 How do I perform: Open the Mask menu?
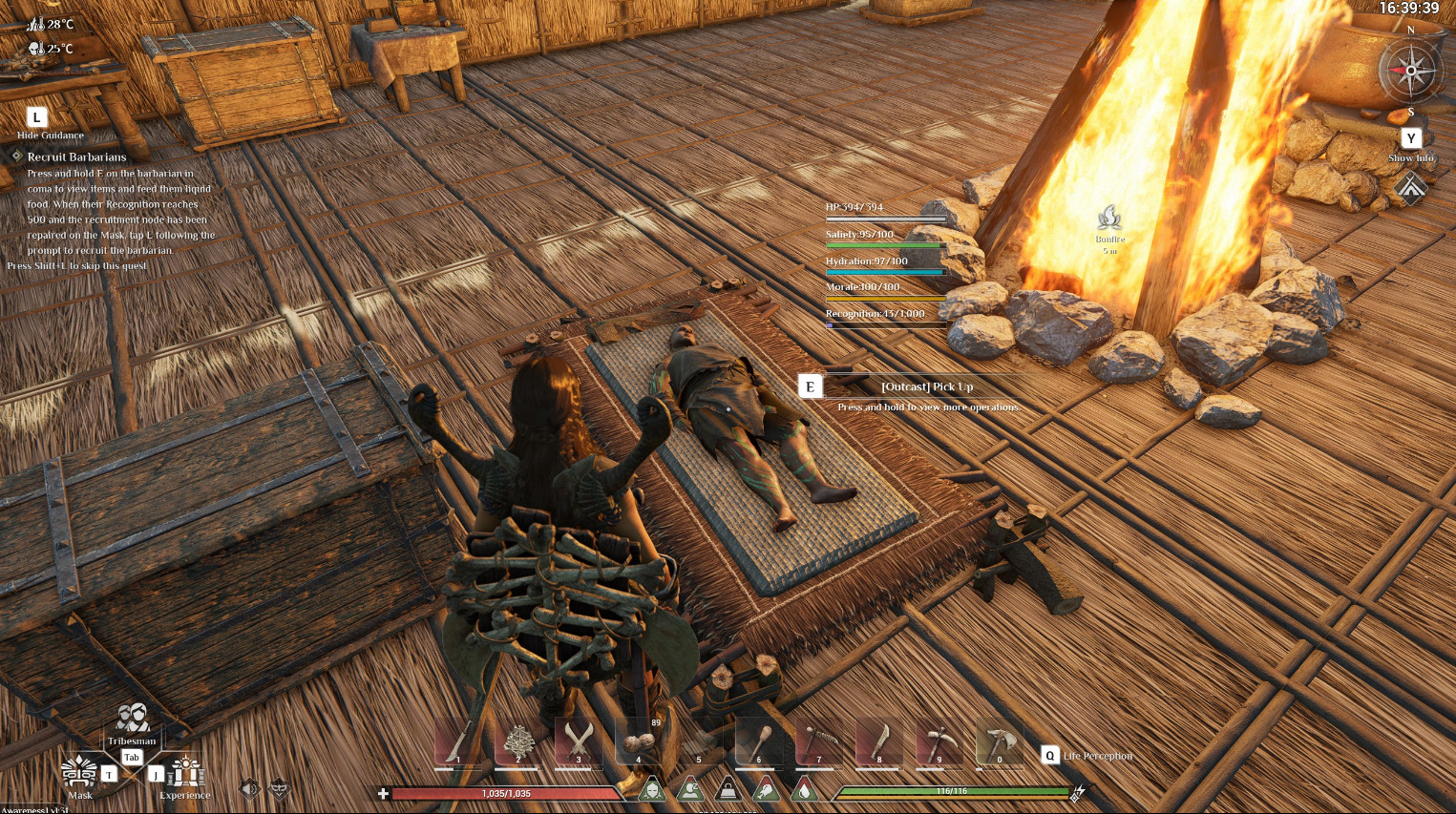tap(79, 773)
